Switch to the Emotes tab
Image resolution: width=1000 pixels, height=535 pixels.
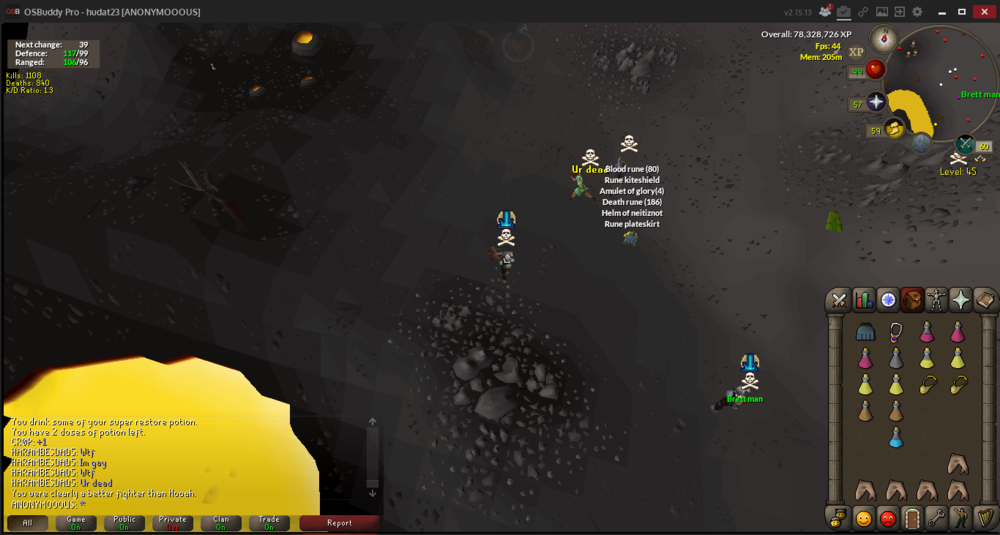point(960,518)
